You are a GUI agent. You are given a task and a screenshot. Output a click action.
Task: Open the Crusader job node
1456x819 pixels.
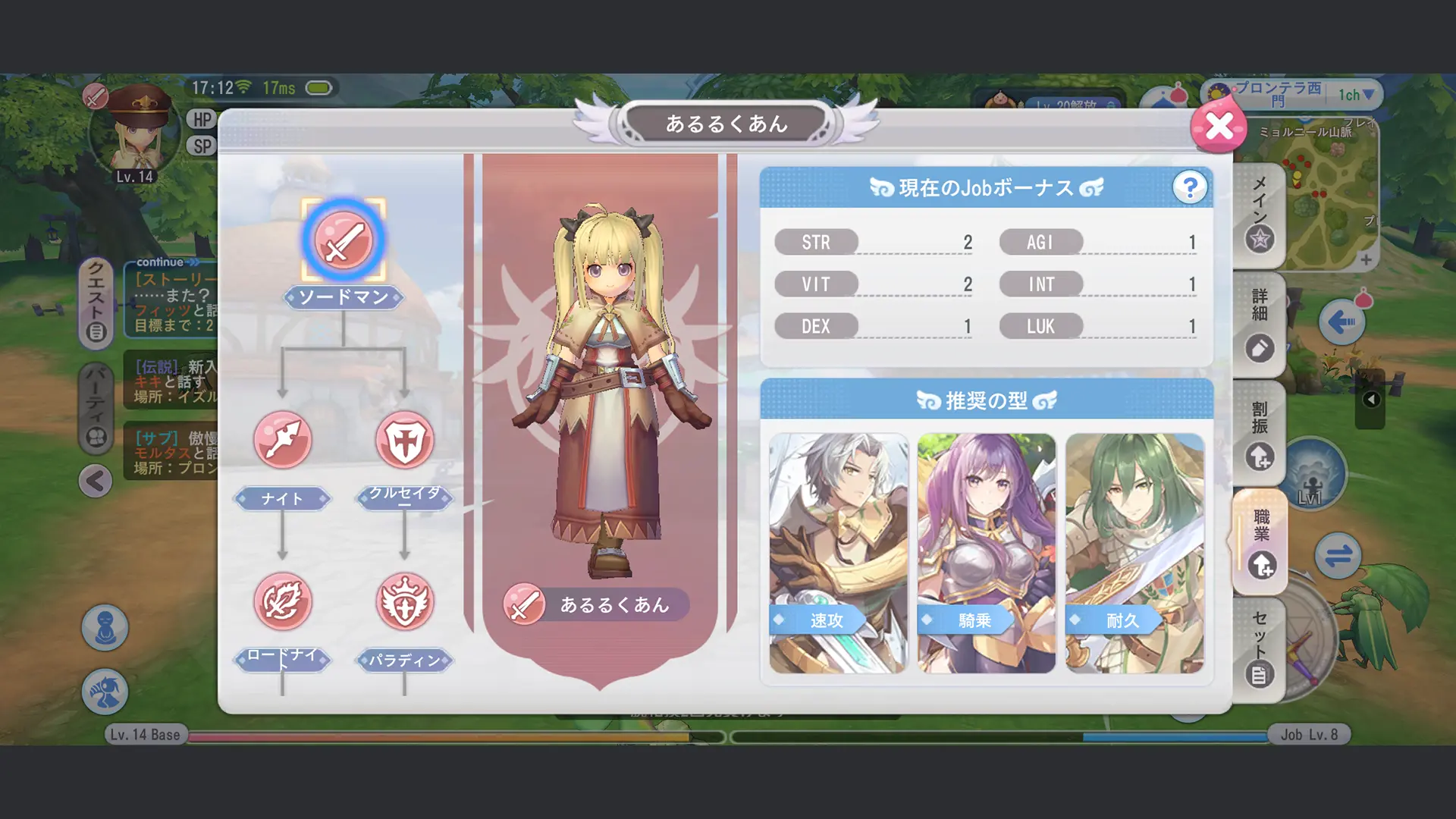point(406,440)
